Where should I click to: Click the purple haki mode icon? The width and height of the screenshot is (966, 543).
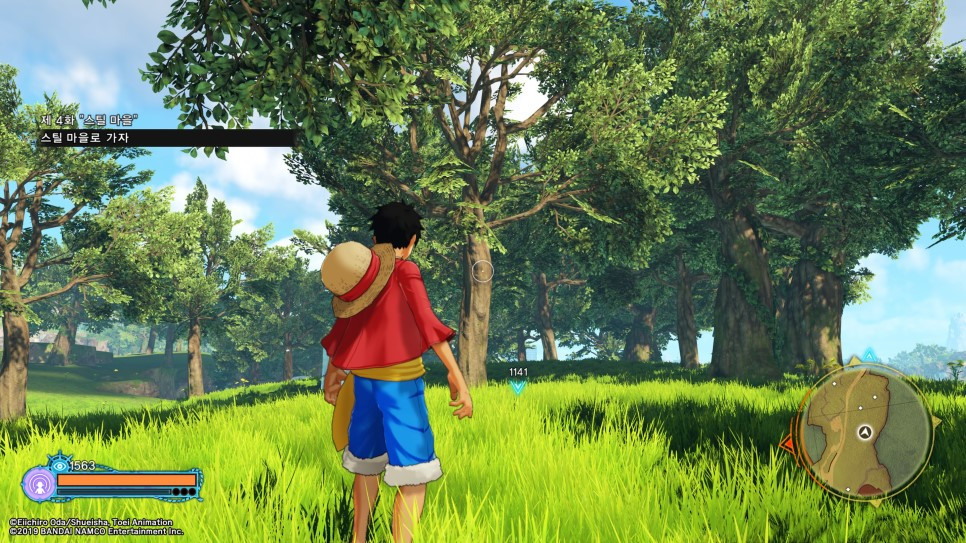point(38,484)
